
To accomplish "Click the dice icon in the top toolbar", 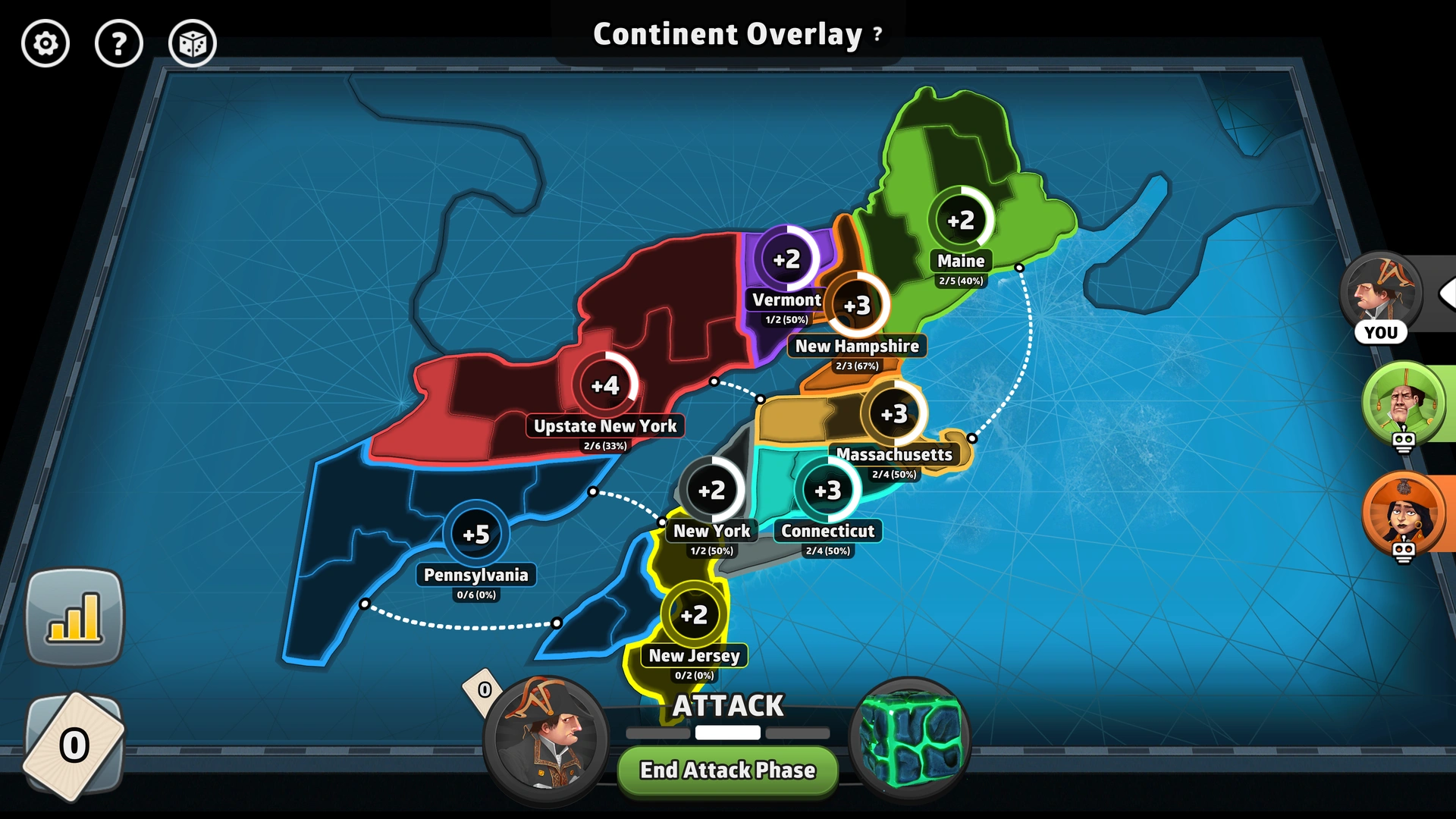I will tap(193, 44).
